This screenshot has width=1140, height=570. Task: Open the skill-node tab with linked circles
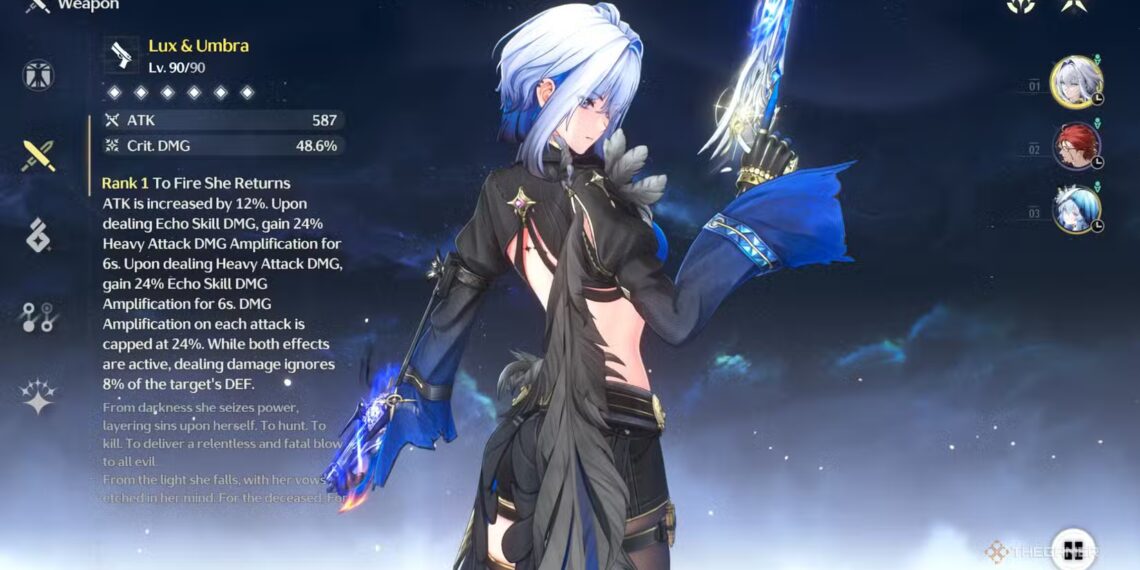[x=38, y=316]
